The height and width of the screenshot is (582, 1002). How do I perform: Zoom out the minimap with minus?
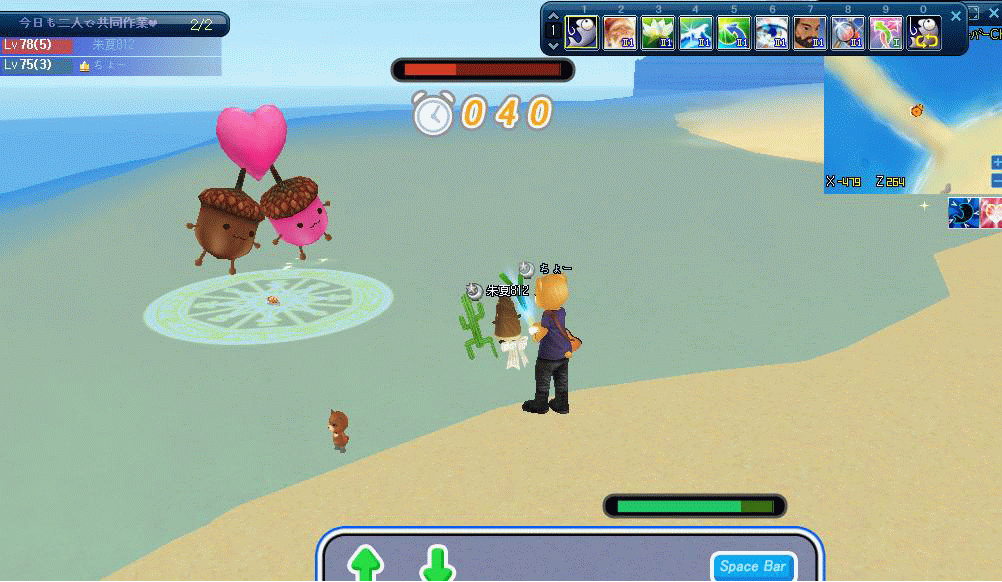pyautogui.click(x=996, y=181)
